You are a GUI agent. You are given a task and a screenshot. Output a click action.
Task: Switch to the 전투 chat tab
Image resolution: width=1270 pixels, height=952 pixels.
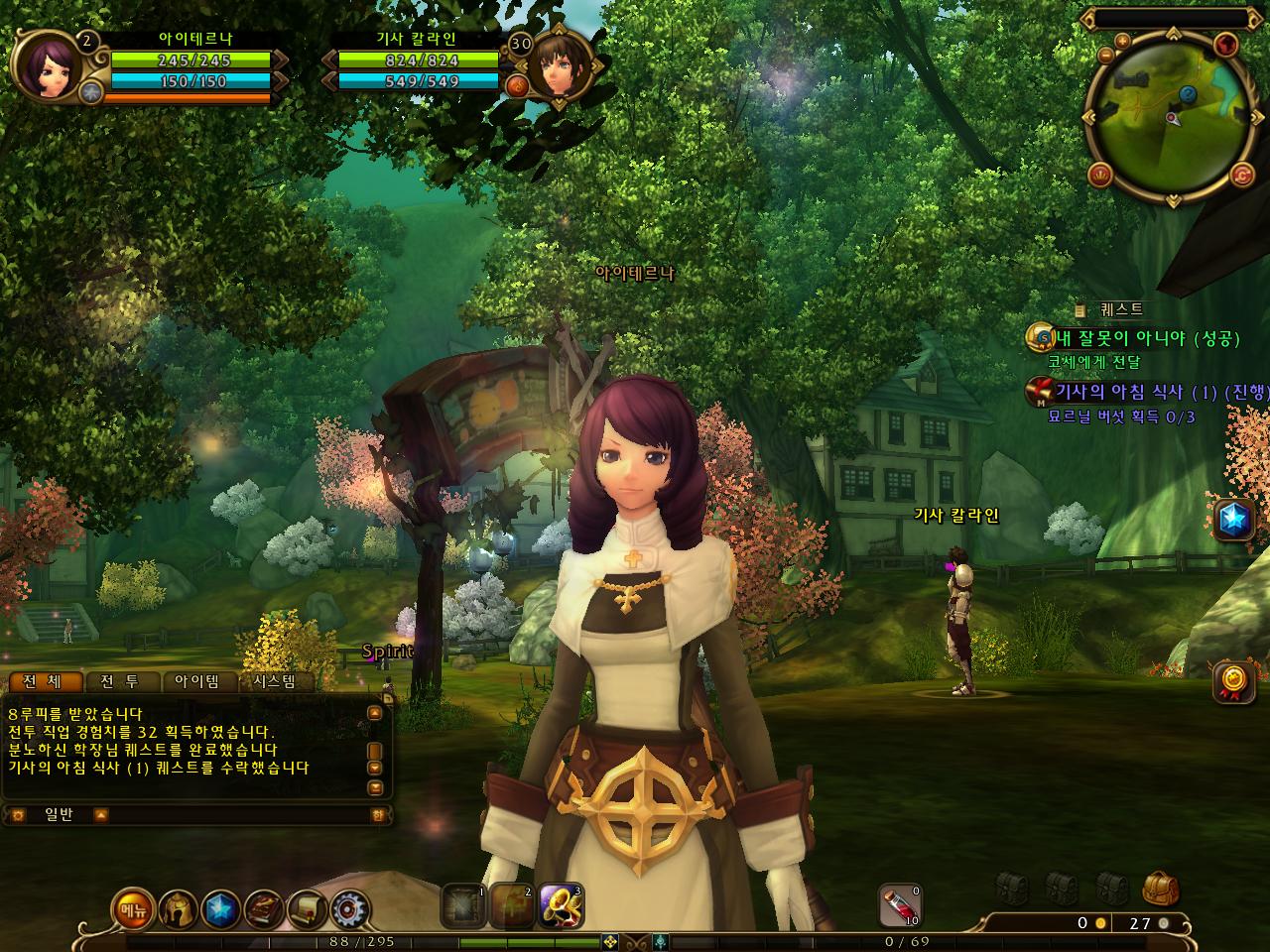[119, 681]
